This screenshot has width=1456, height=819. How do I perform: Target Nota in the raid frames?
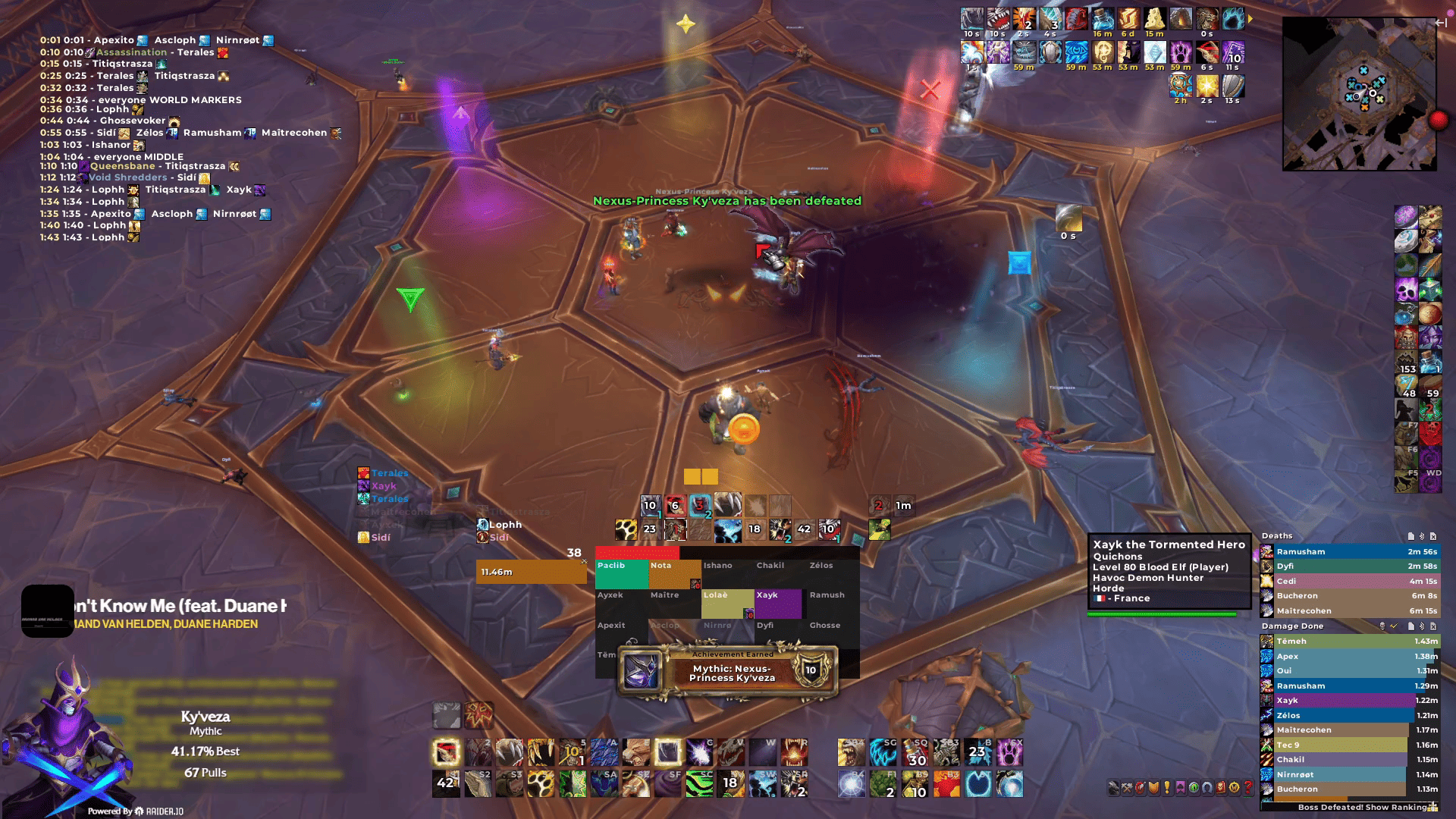[x=673, y=574]
